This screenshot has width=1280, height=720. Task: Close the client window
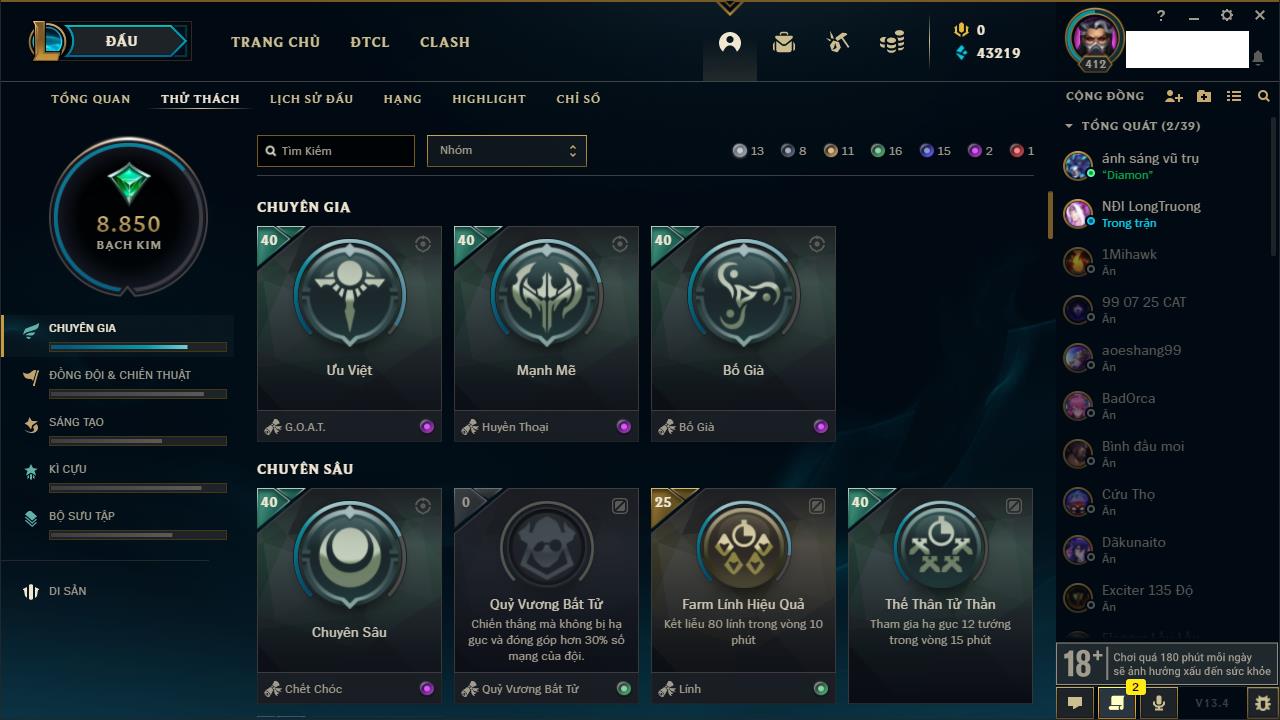[x=1260, y=16]
